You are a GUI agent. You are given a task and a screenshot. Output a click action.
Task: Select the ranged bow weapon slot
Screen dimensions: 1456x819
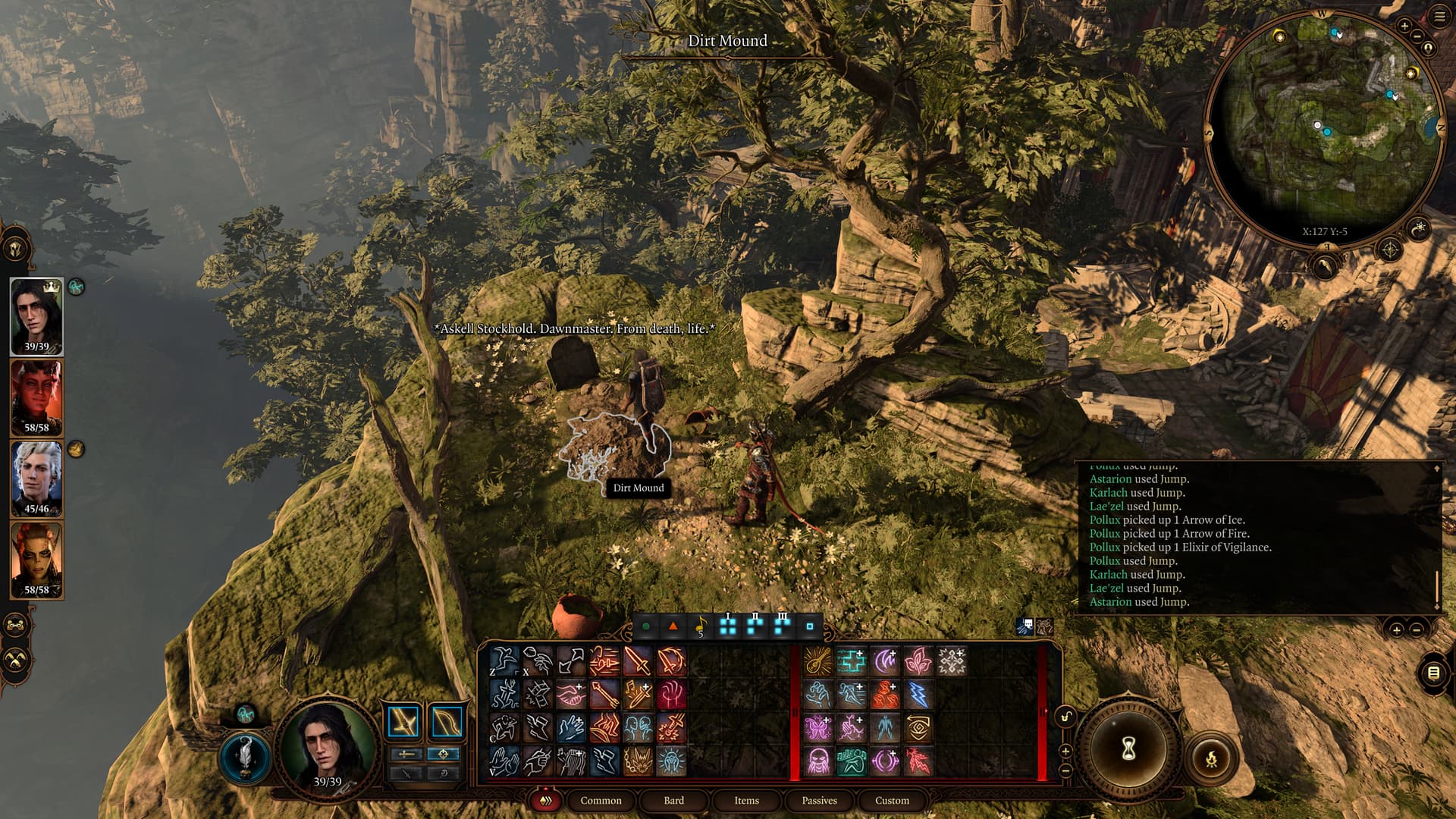tap(446, 723)
